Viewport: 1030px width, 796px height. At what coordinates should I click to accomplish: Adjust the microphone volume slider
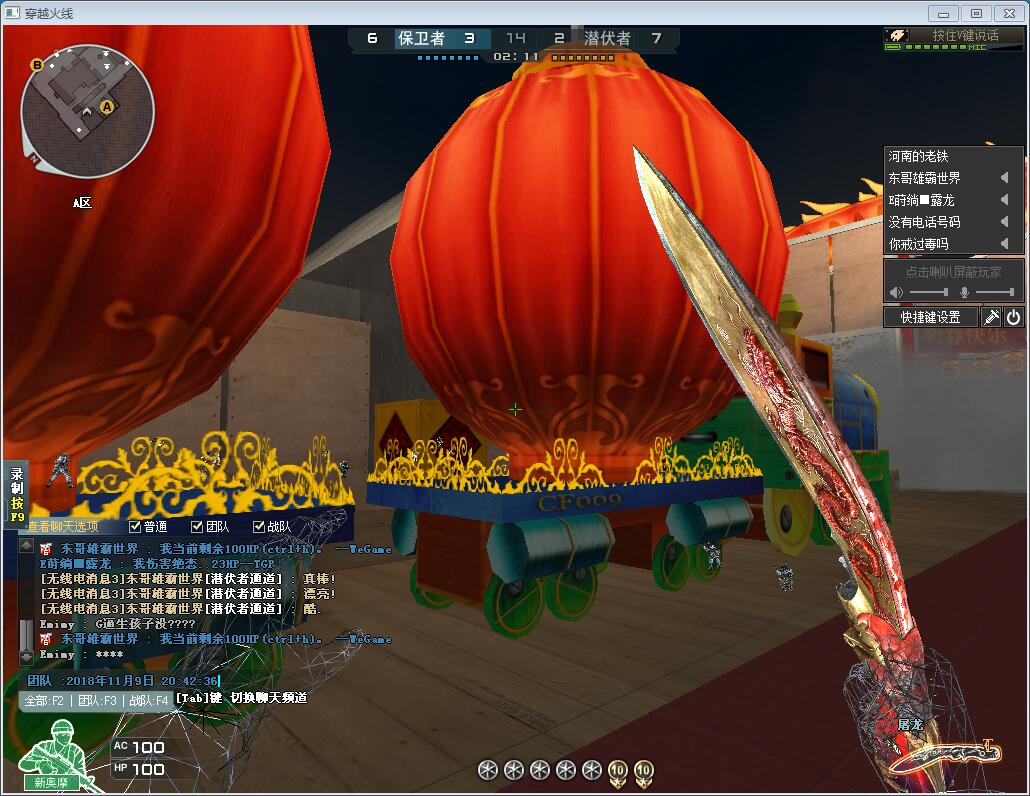(994, 292)
